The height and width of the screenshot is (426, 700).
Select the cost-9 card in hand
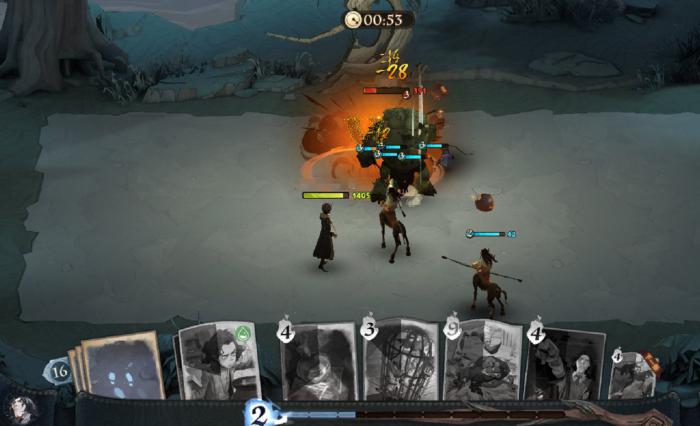(x=483, y=362)
